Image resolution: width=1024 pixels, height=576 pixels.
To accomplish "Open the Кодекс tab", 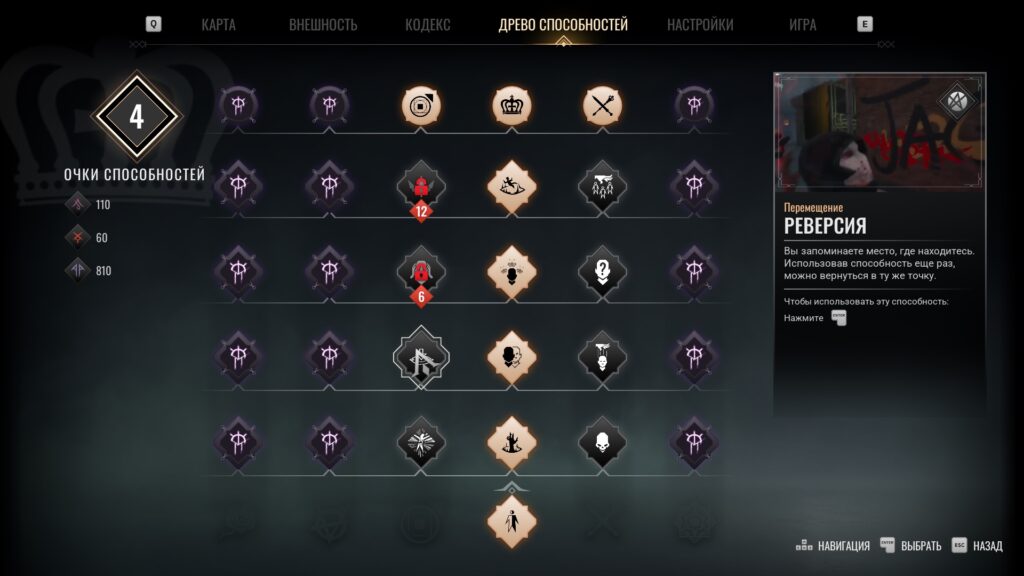I will pyautogui.click(x=428, y=25).
